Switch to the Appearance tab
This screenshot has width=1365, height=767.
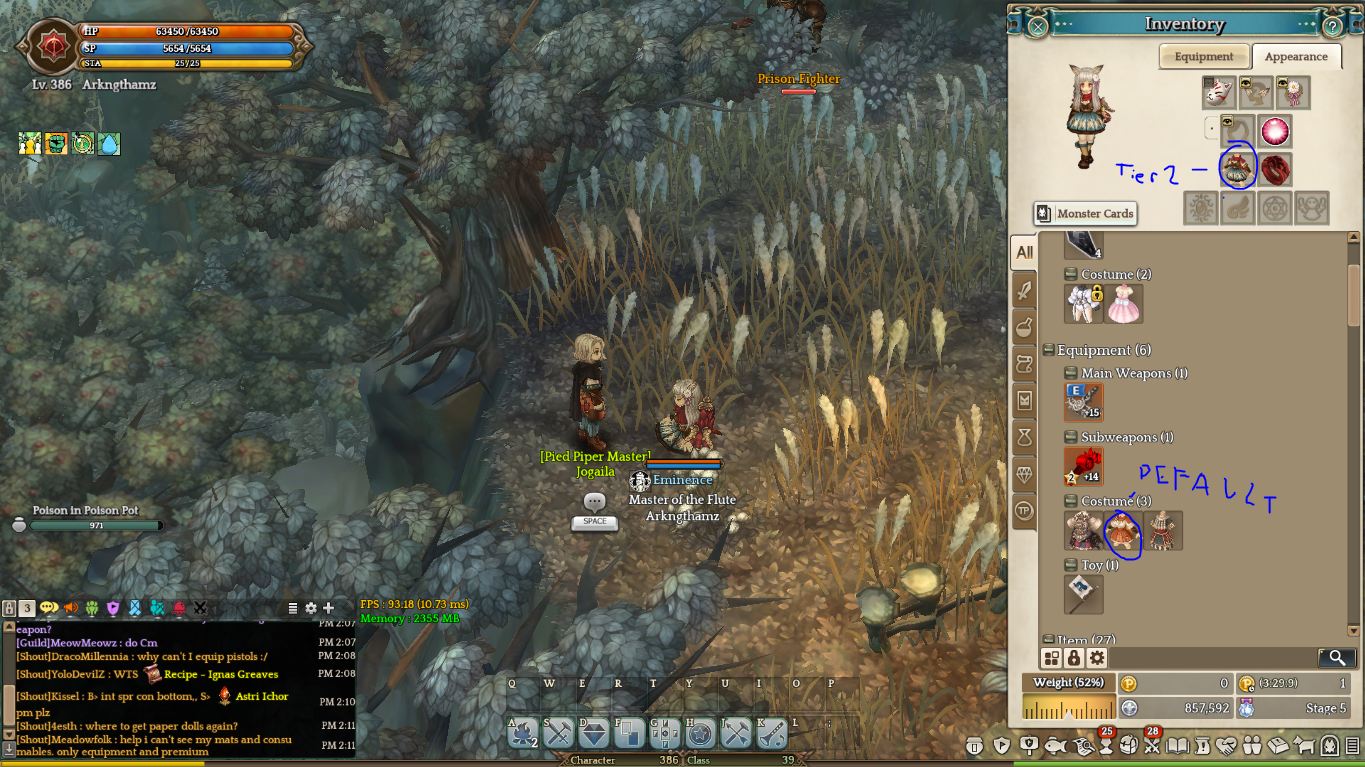point(1295,57)
